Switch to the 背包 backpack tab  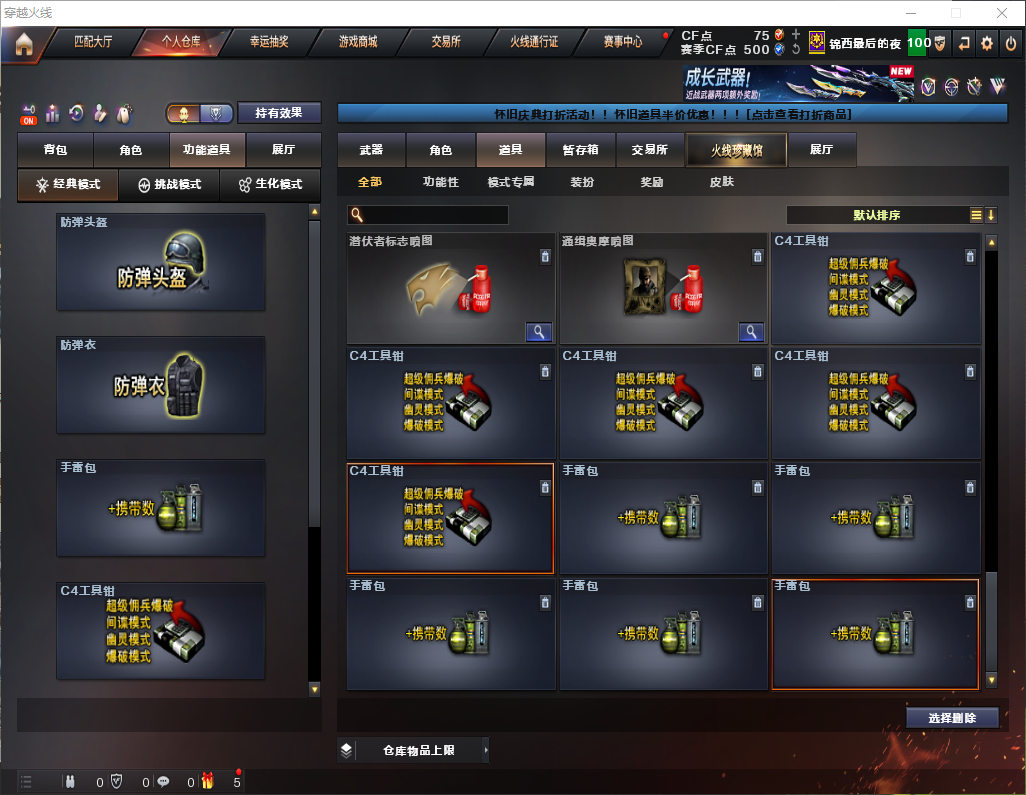pyautogui.click(x=55, y=150)
